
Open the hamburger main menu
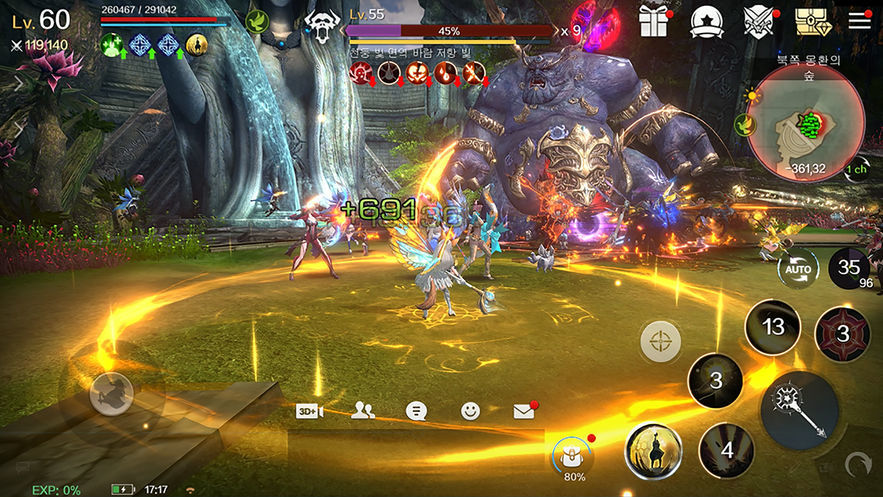tap(859, 20)
